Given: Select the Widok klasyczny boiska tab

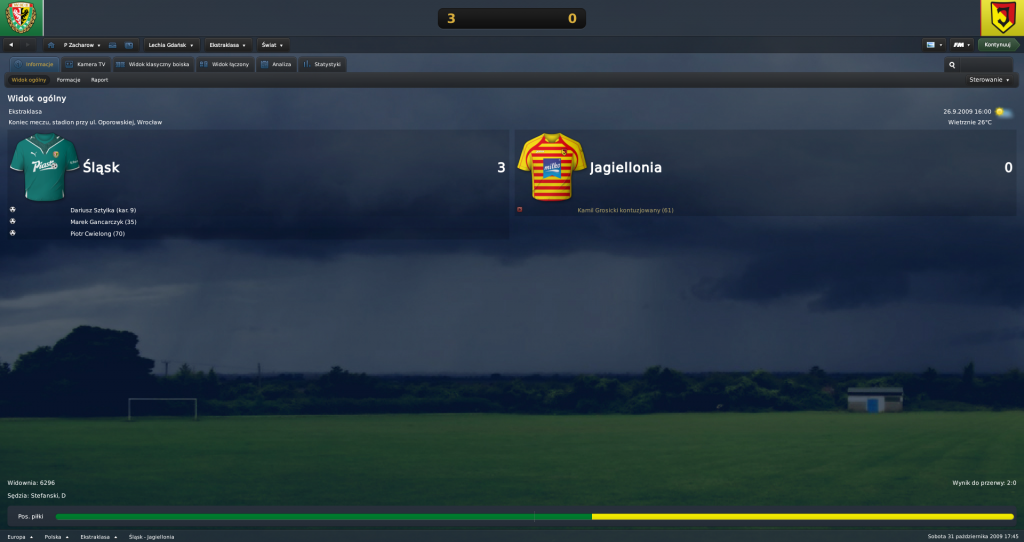Looking at the screenshot, I should pyautogui.click(x=153, y=64).
